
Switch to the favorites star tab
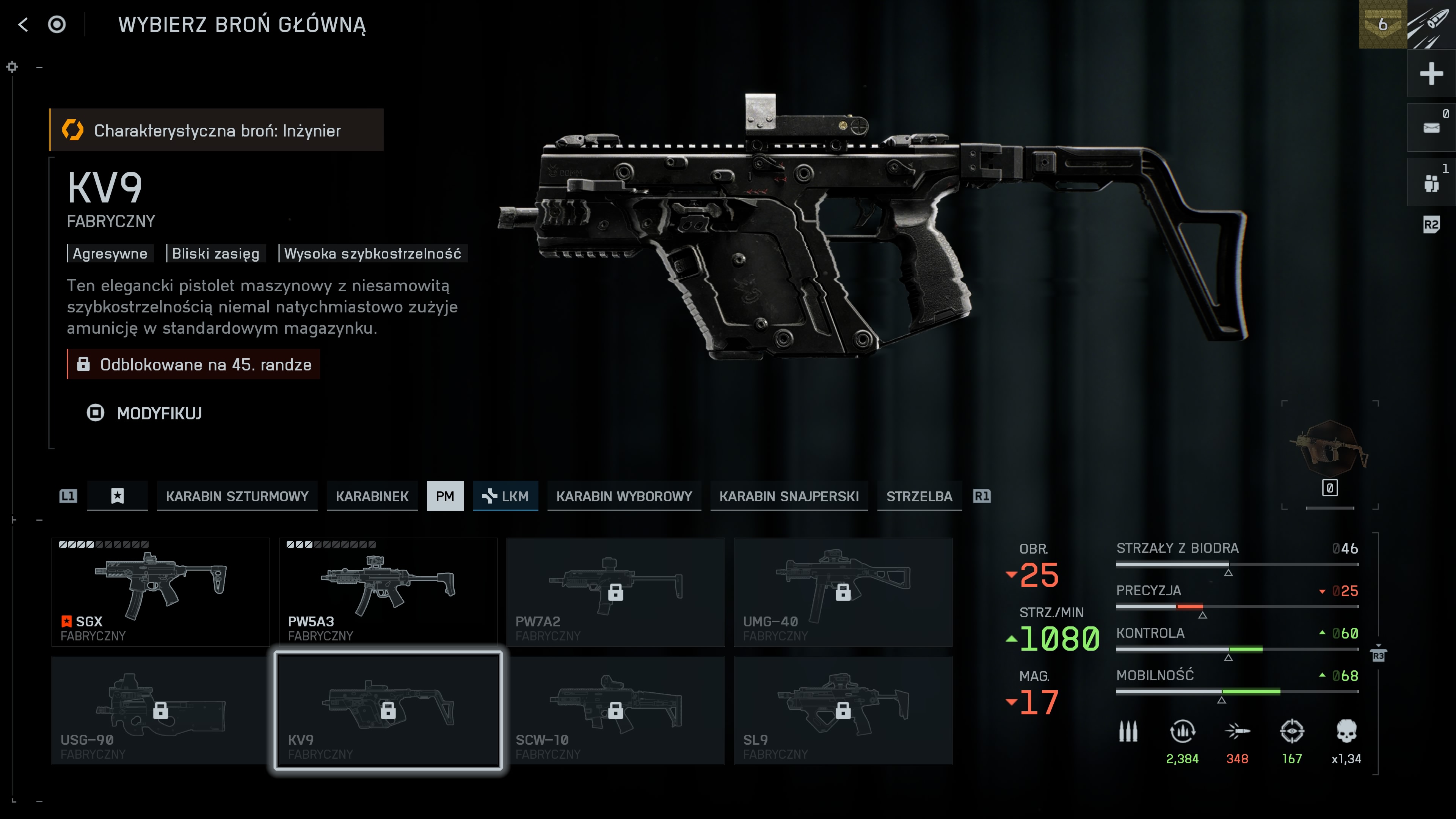click(x=117, y=496)
